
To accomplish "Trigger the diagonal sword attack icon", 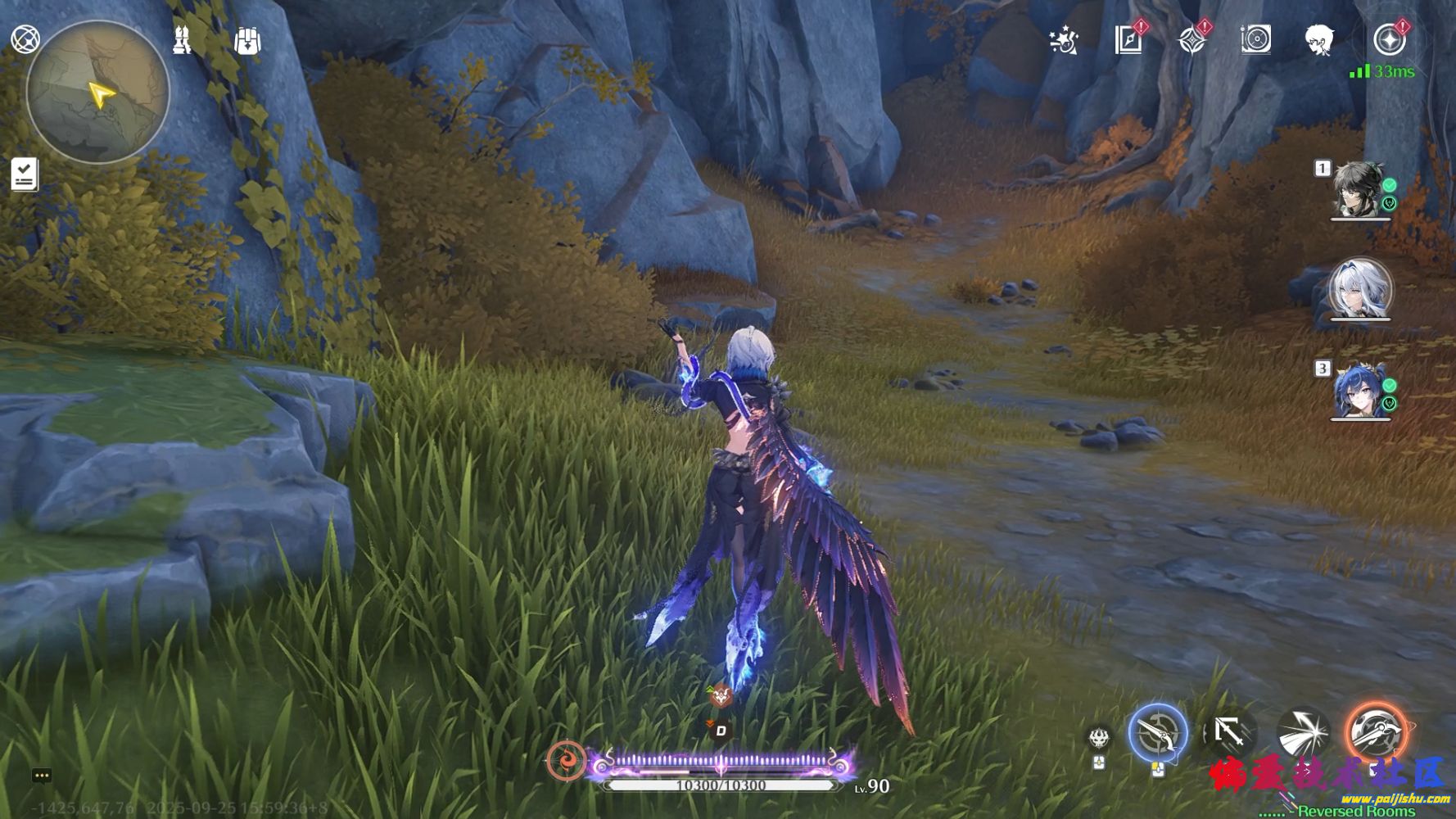I will point(1228,731).
